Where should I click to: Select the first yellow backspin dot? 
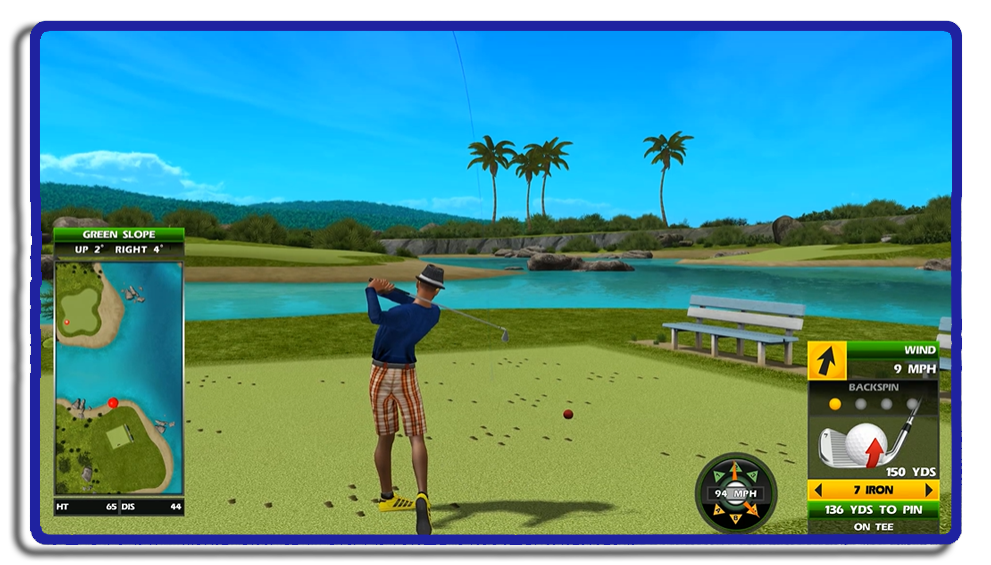[x=835, y=404]
